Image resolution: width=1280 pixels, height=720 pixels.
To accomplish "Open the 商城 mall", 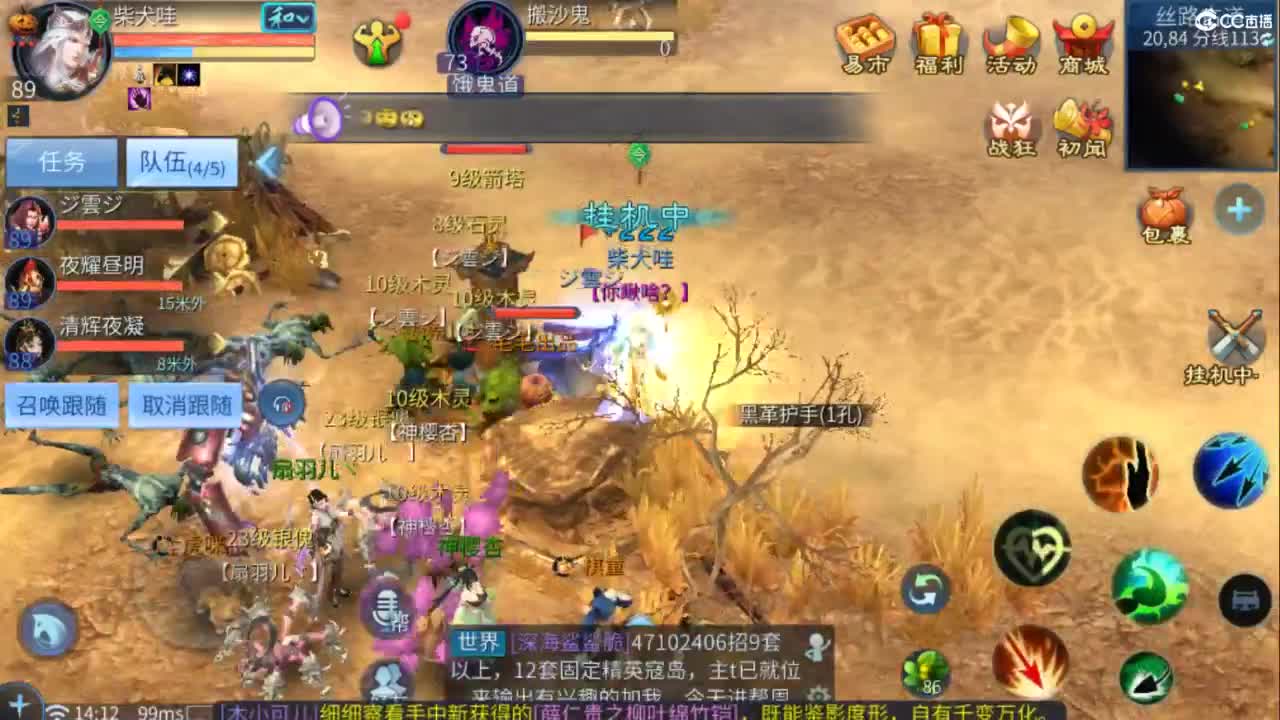I will 1082,38.
